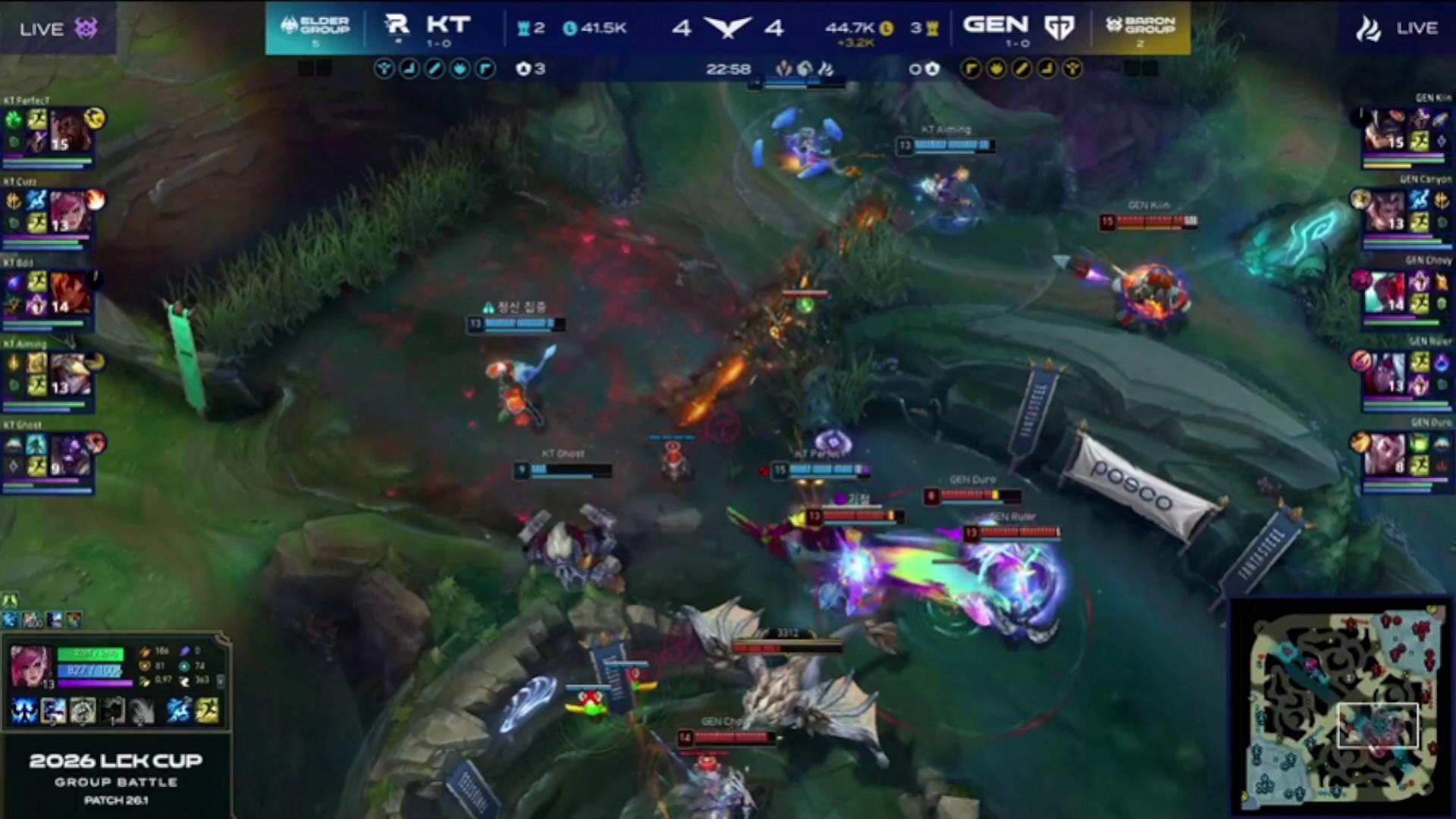
Task: Select KT Cuzz's pink-haired champion portrait
Action: tap(70, 212)
